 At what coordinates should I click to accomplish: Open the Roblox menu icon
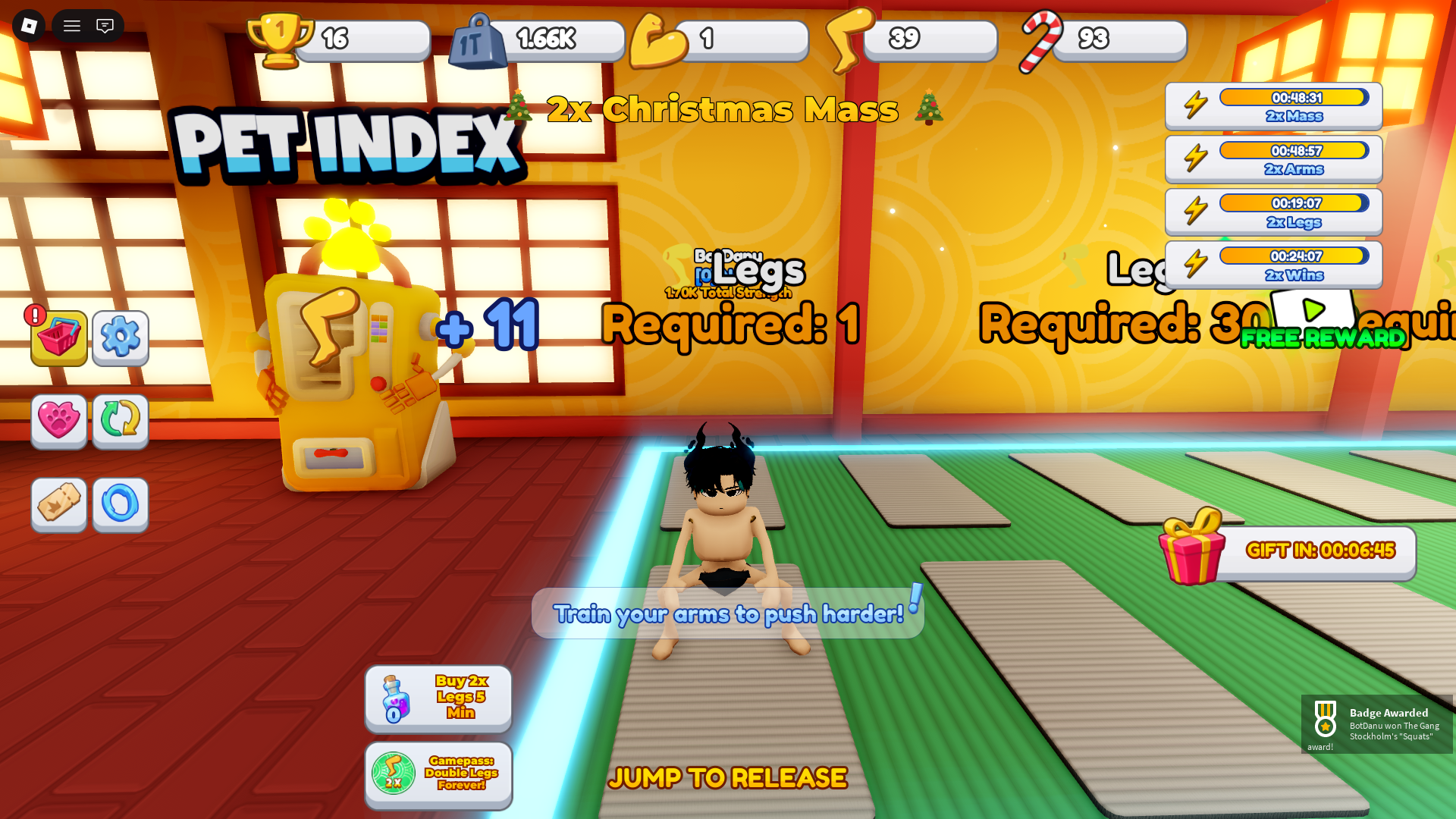[x=30, y=26]
